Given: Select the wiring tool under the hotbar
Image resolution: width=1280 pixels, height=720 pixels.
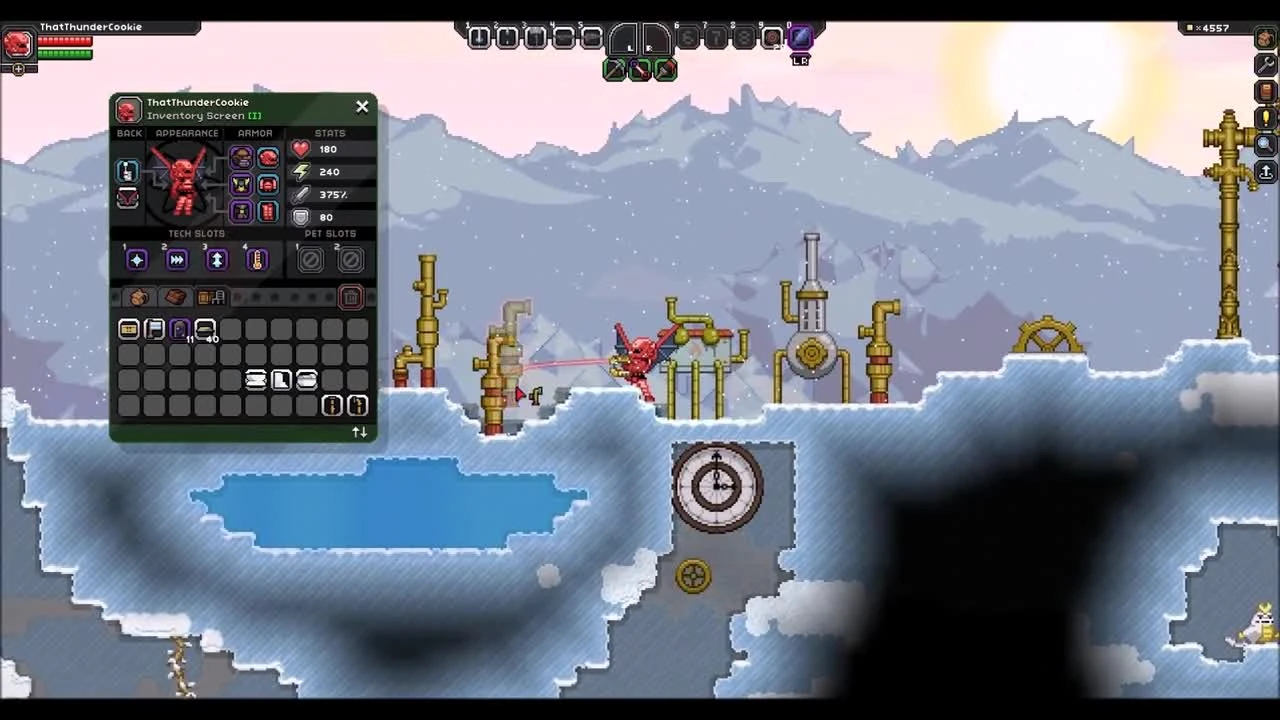Looking at the screenshot, I should [x=641, y=69].
